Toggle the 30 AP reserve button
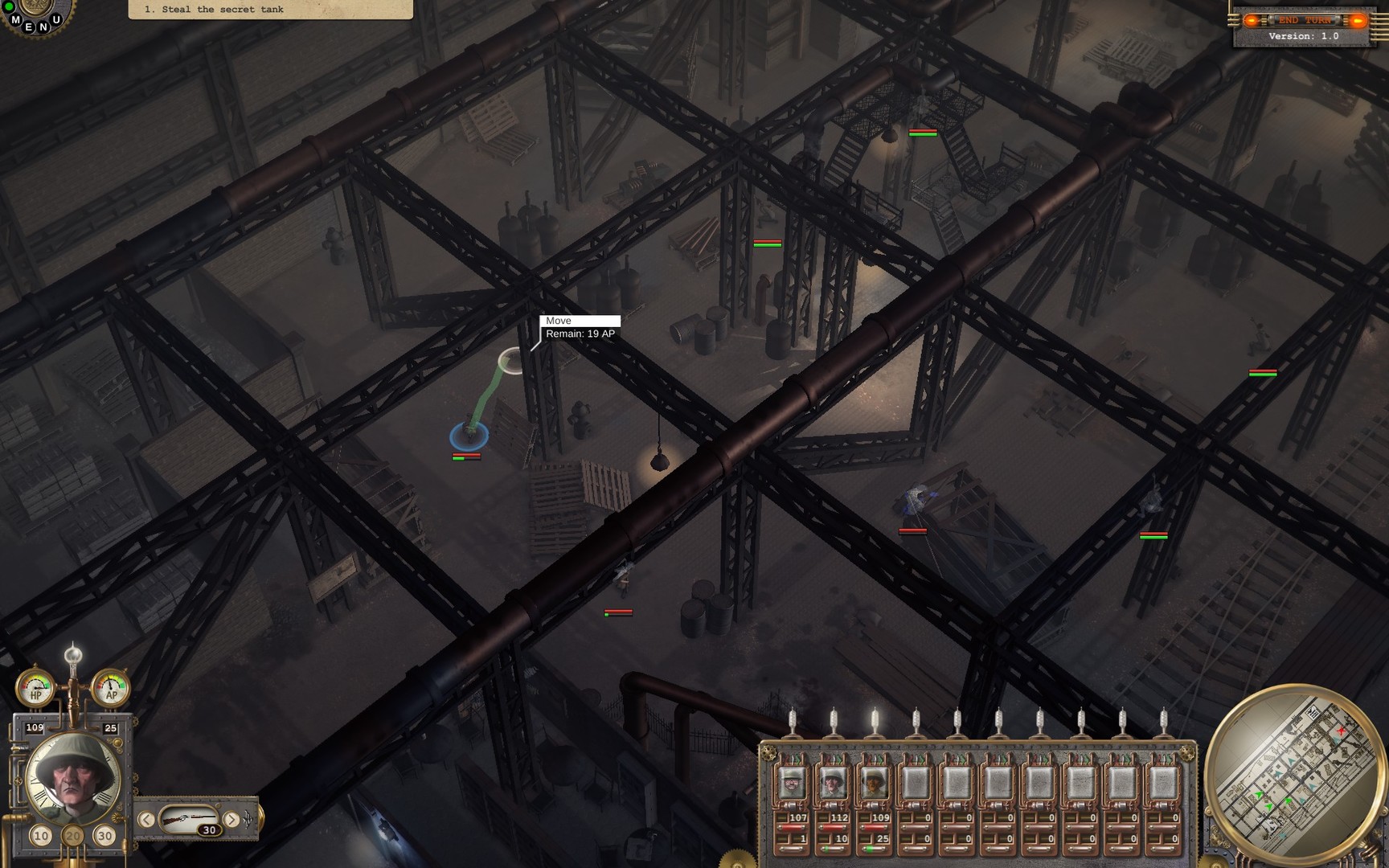The width and height of the screenshot is (1389, 868). [x=104, y=835]
